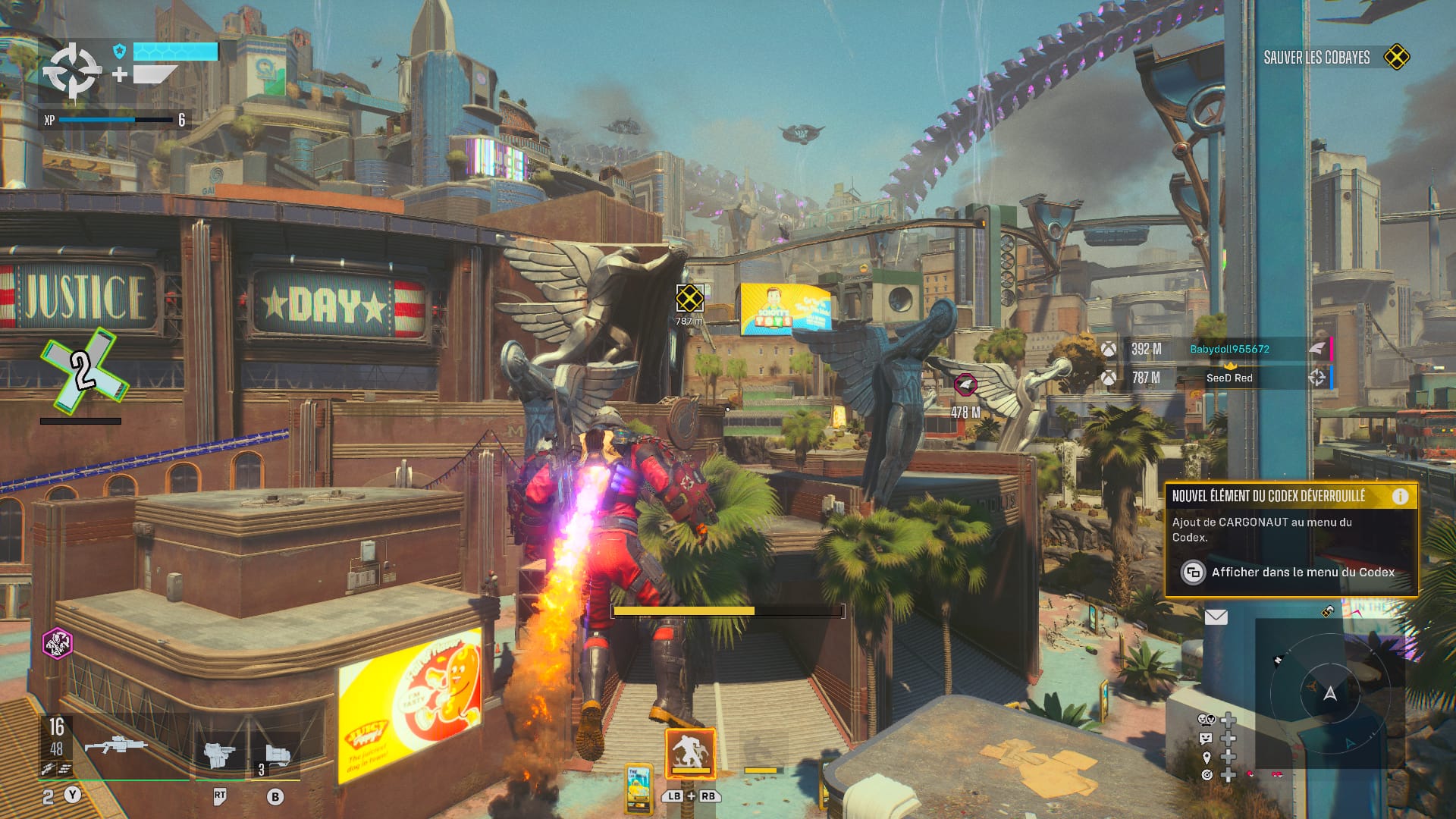Open the Deadshot crosshair character icon
Image resolution: width=1456 pixels, height=819 pixels.
tap(71, 71)
